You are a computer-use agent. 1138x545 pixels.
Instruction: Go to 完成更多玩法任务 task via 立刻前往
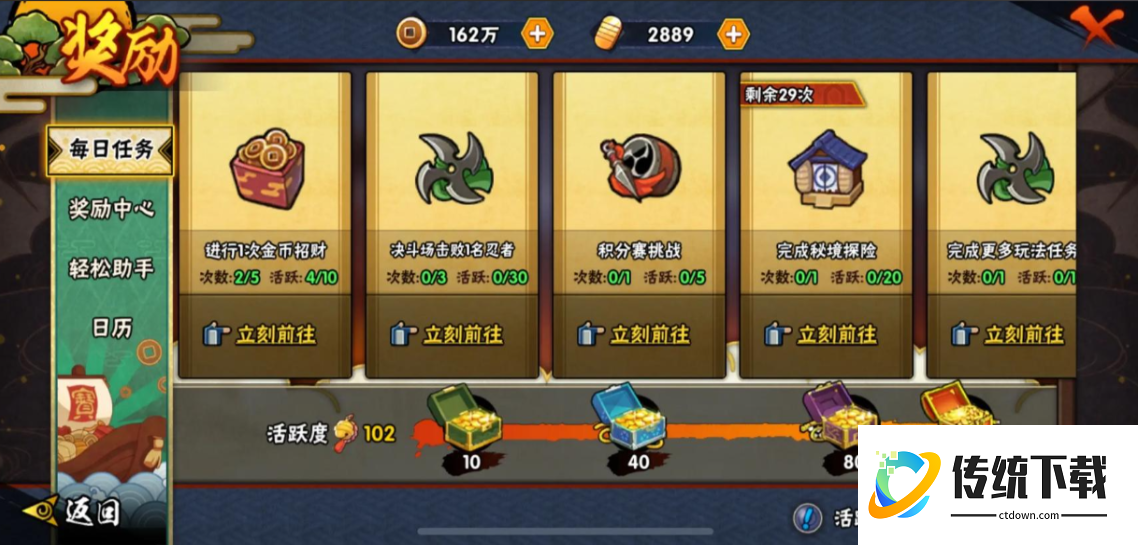pyautogui.click(x=1010, y=334)
